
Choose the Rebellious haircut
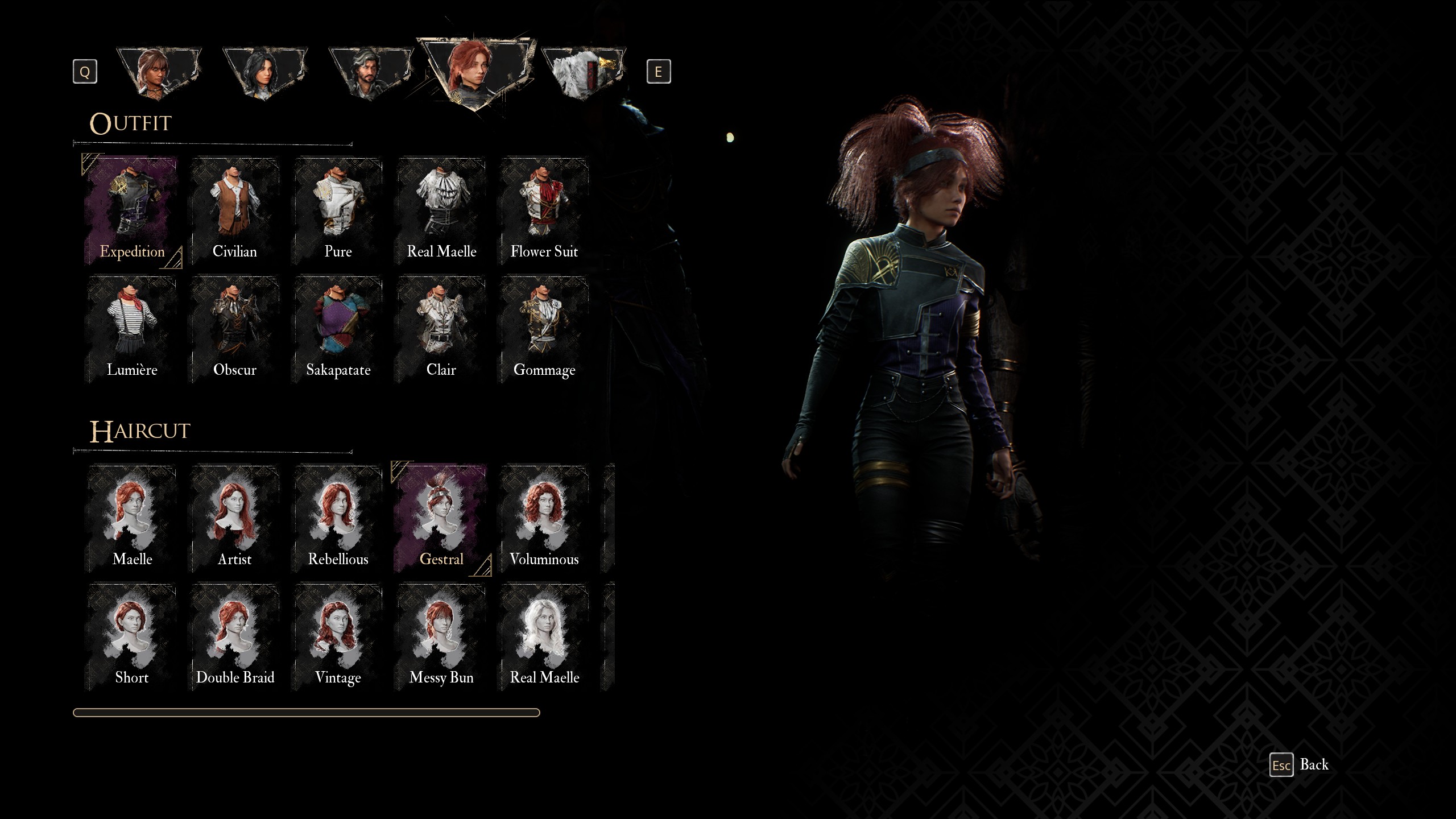tap(338, 519)
